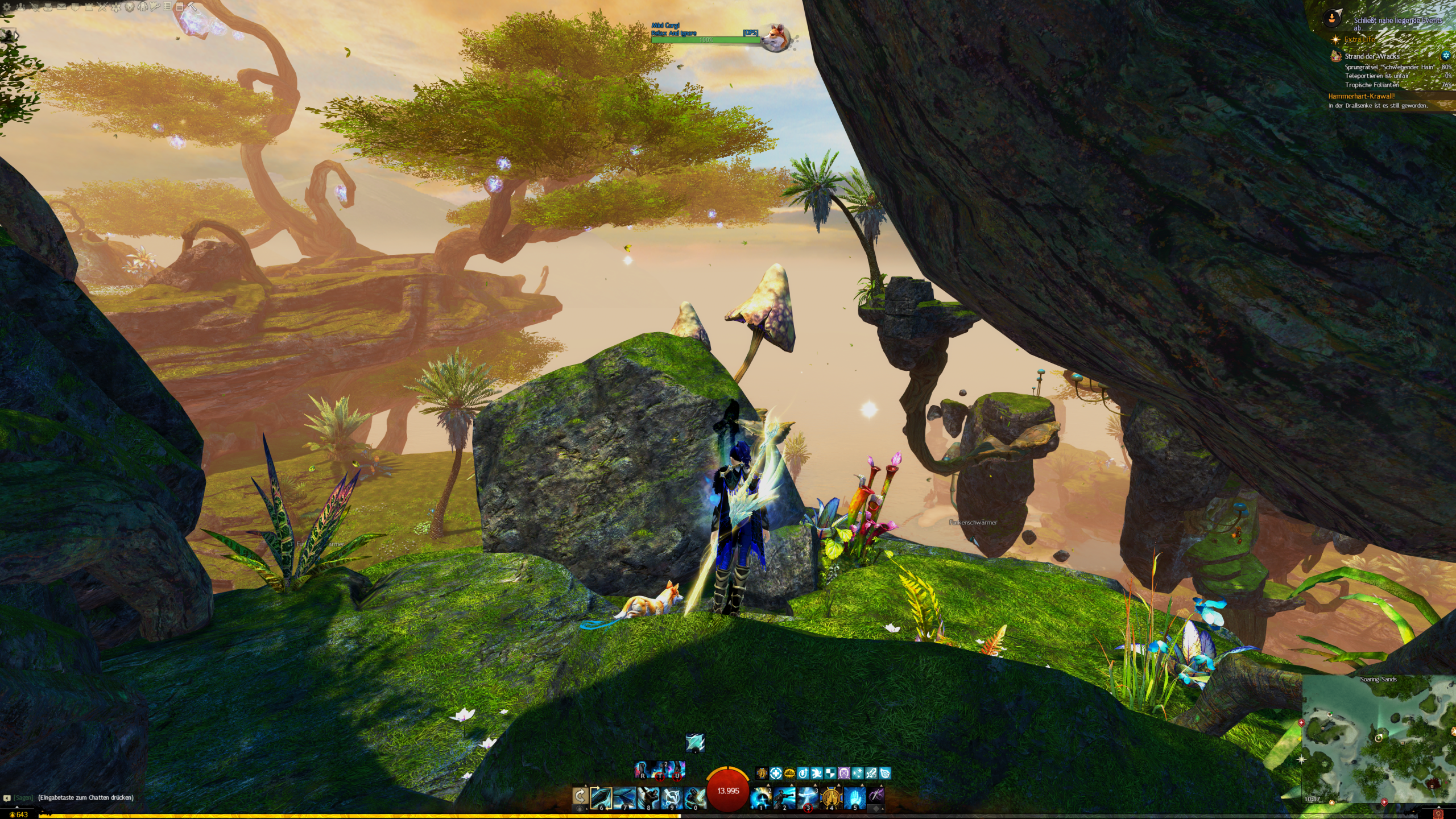Viewport: 1456px width, 819px height.
Task: Open the Strand der Wracks achievement tracker
Action: 1372,56
